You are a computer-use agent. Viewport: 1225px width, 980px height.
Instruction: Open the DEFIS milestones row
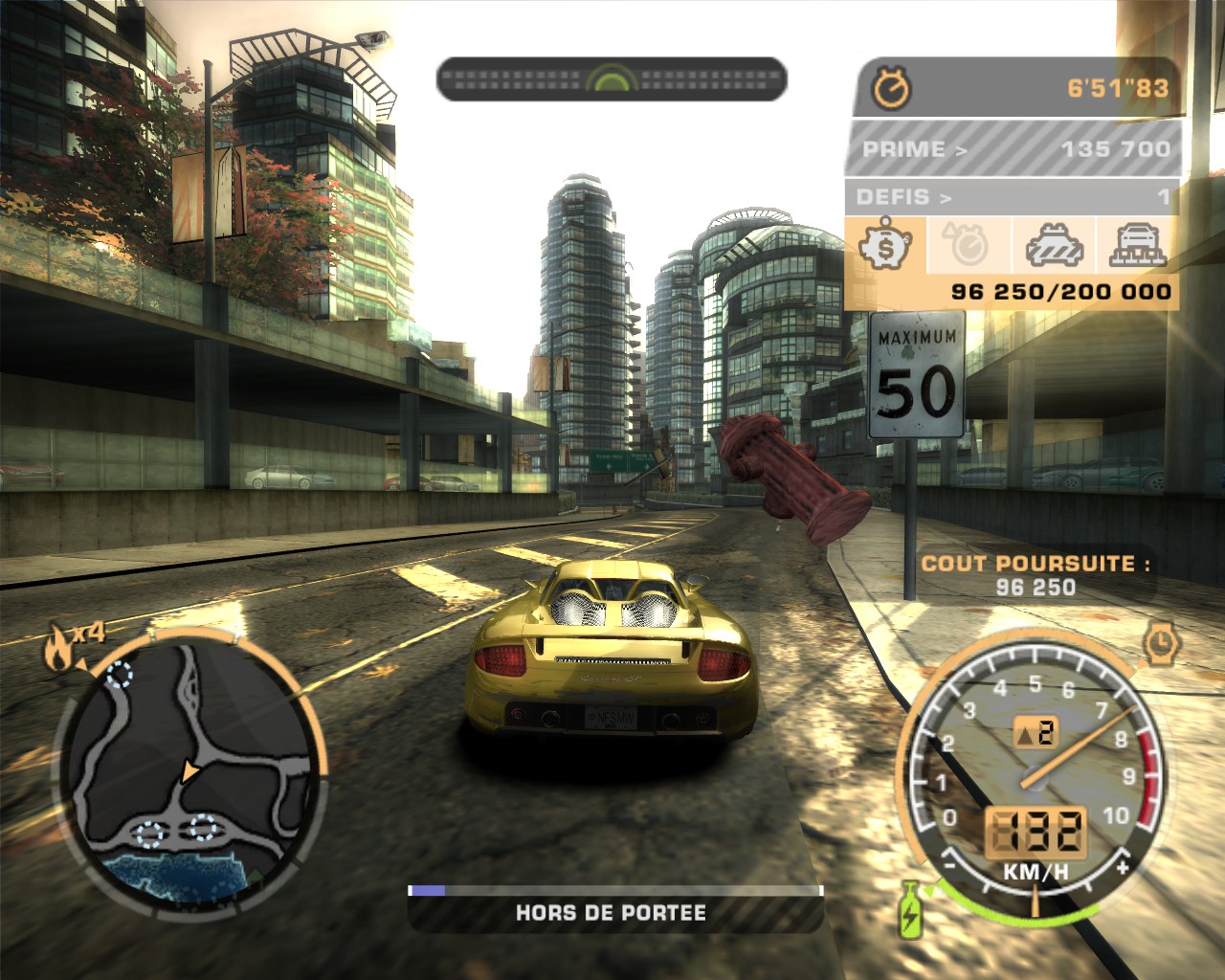pyautogui.click(x=1011, y=197)
